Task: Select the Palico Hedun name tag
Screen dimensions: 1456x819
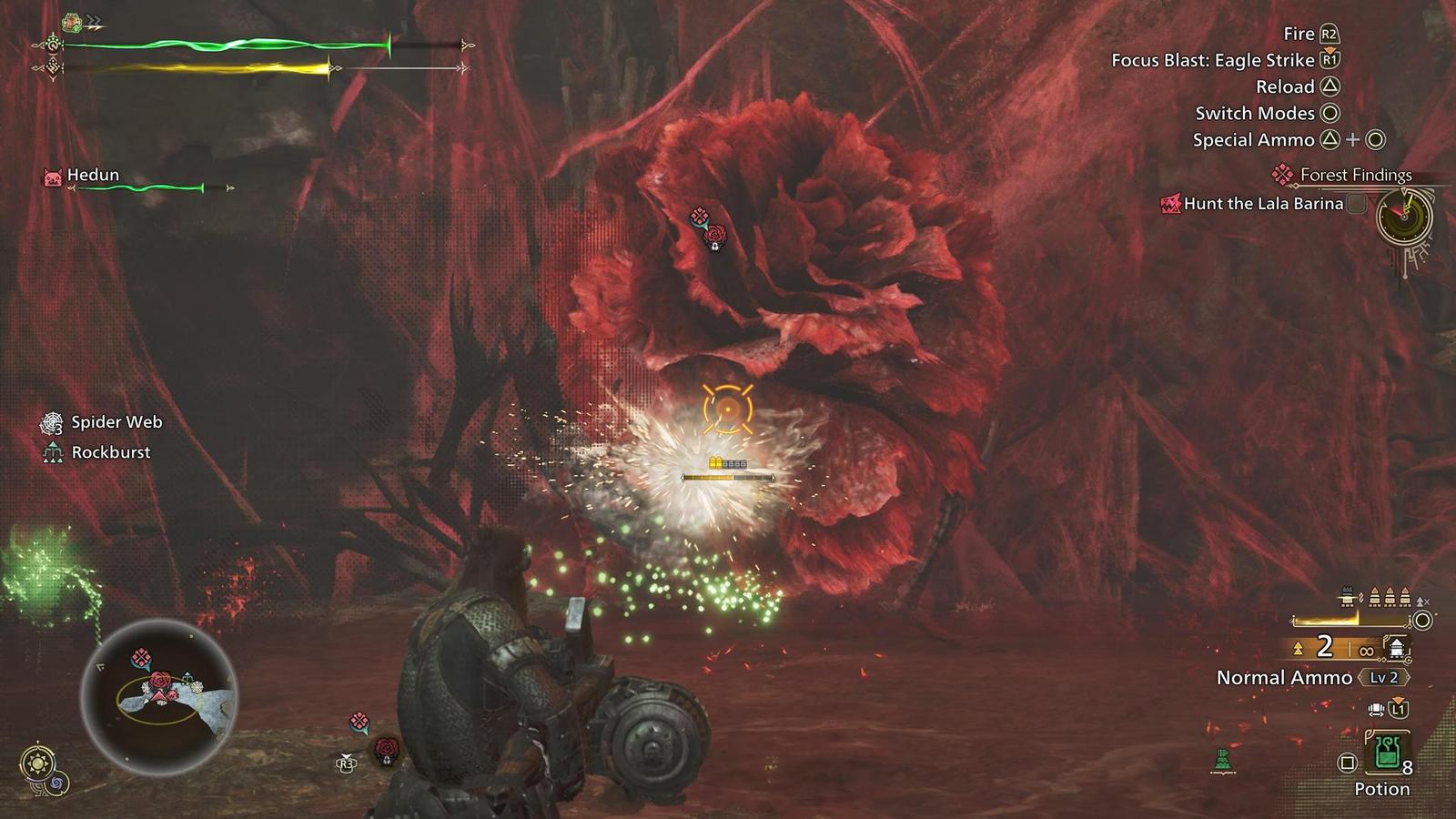Action: coord(92,175)
